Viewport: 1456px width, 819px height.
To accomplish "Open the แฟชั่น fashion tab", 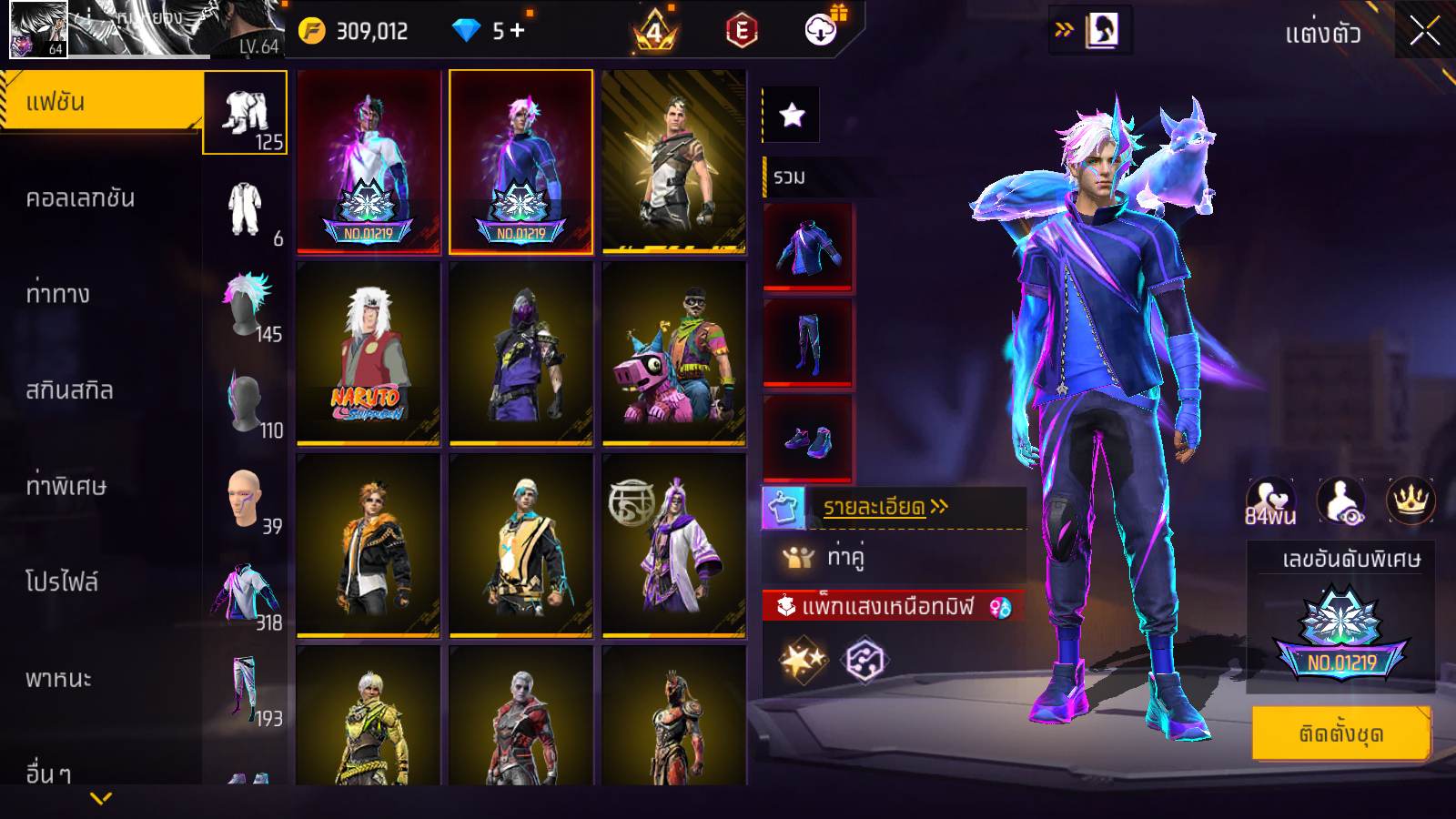I will pos(100,102).
